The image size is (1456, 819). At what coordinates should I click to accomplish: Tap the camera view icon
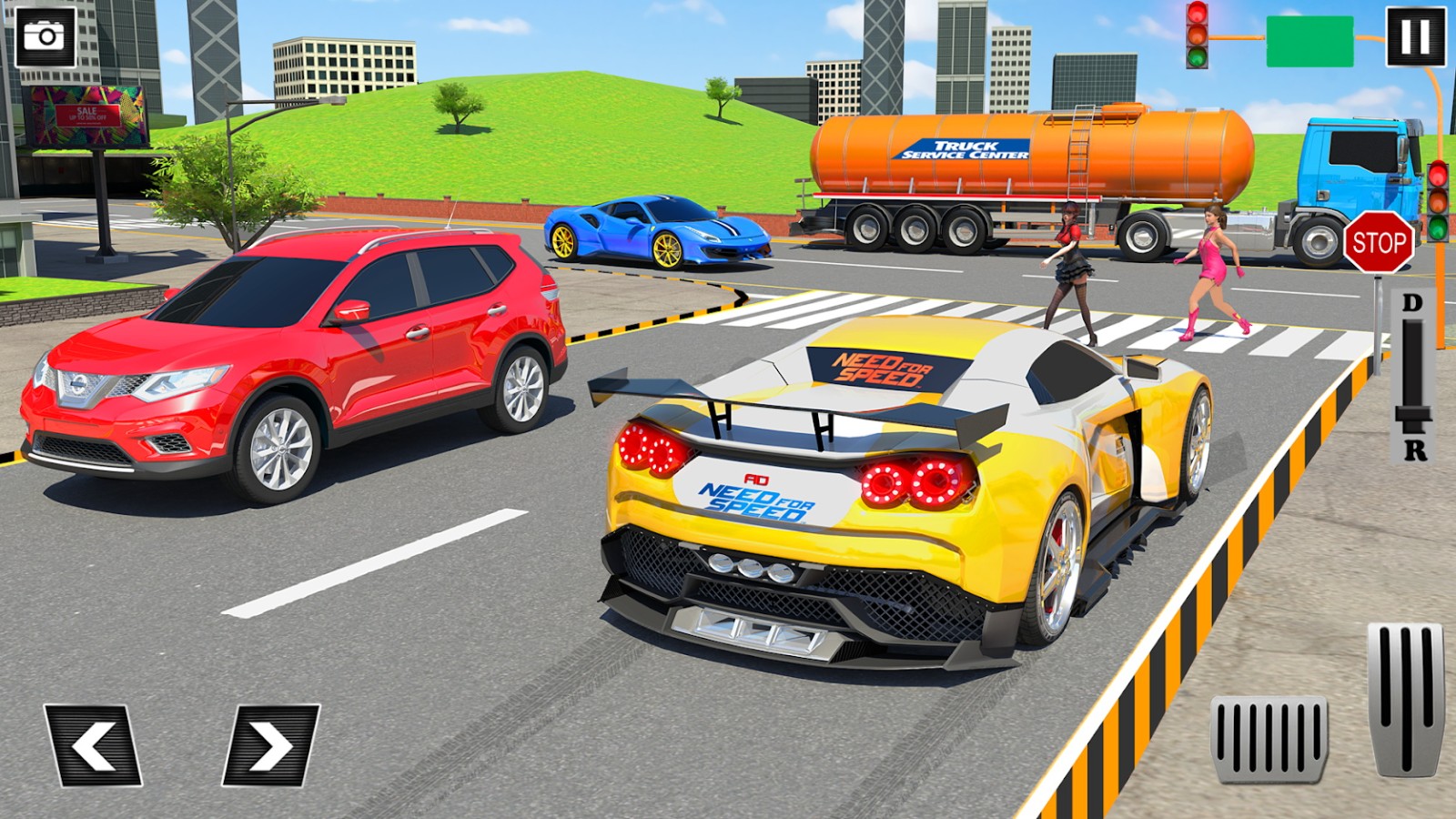tap(45, 36)
